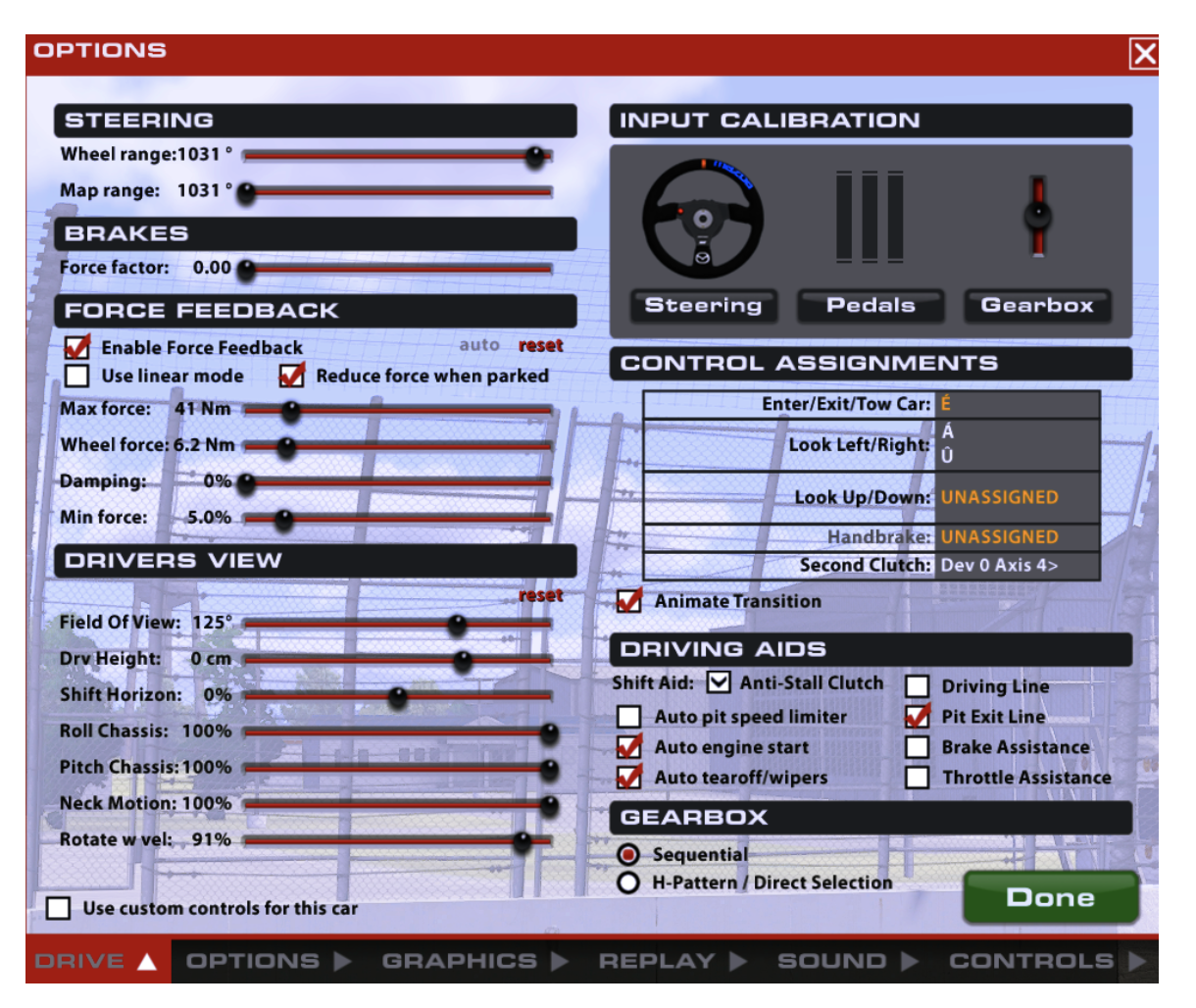Enable the Driving Line aid
The width and height of the screenshot is (1196, 1008).
pyautogui.click(x=917, y=686)
